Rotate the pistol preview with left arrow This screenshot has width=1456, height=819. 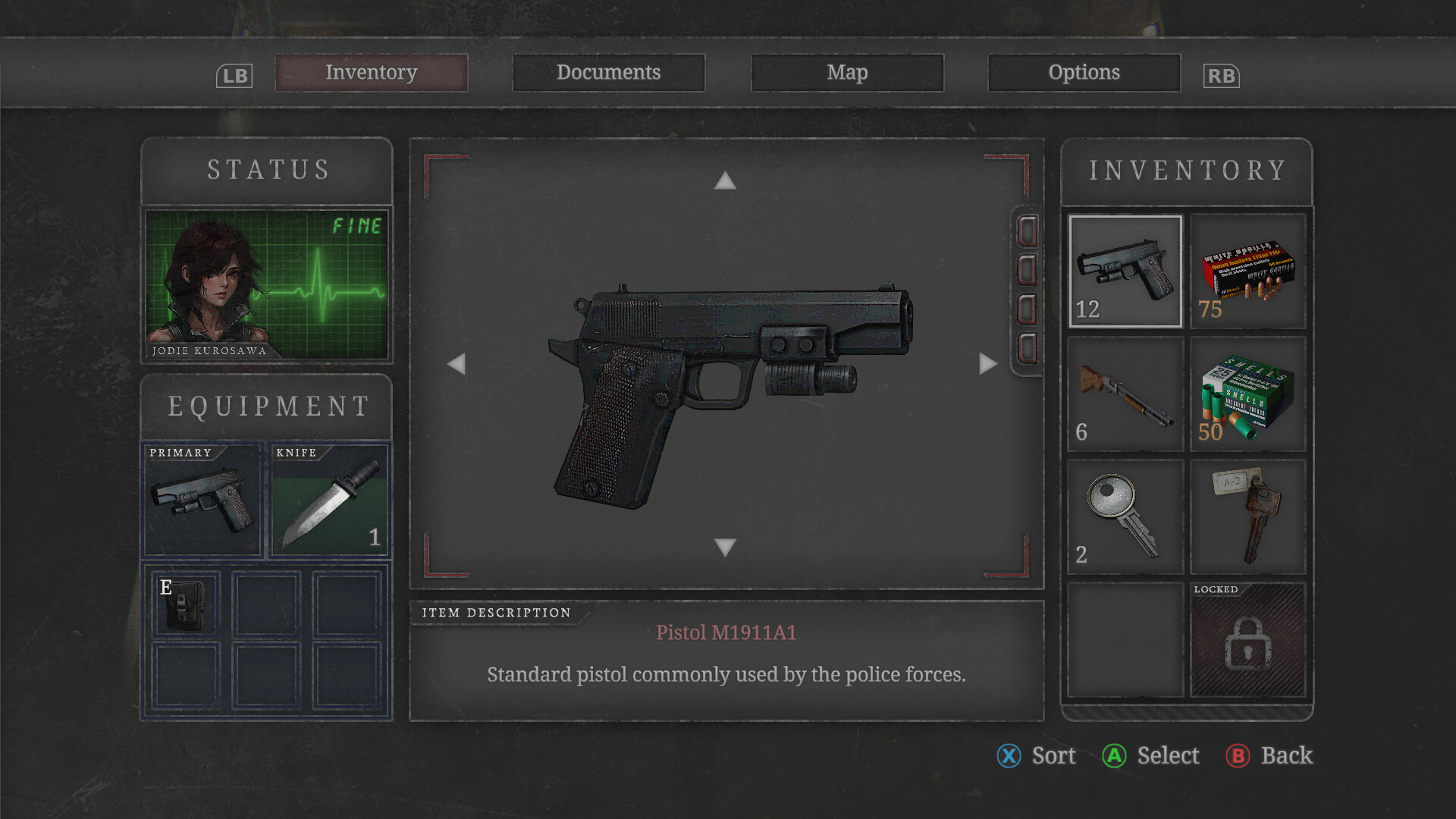coord(457,364)
